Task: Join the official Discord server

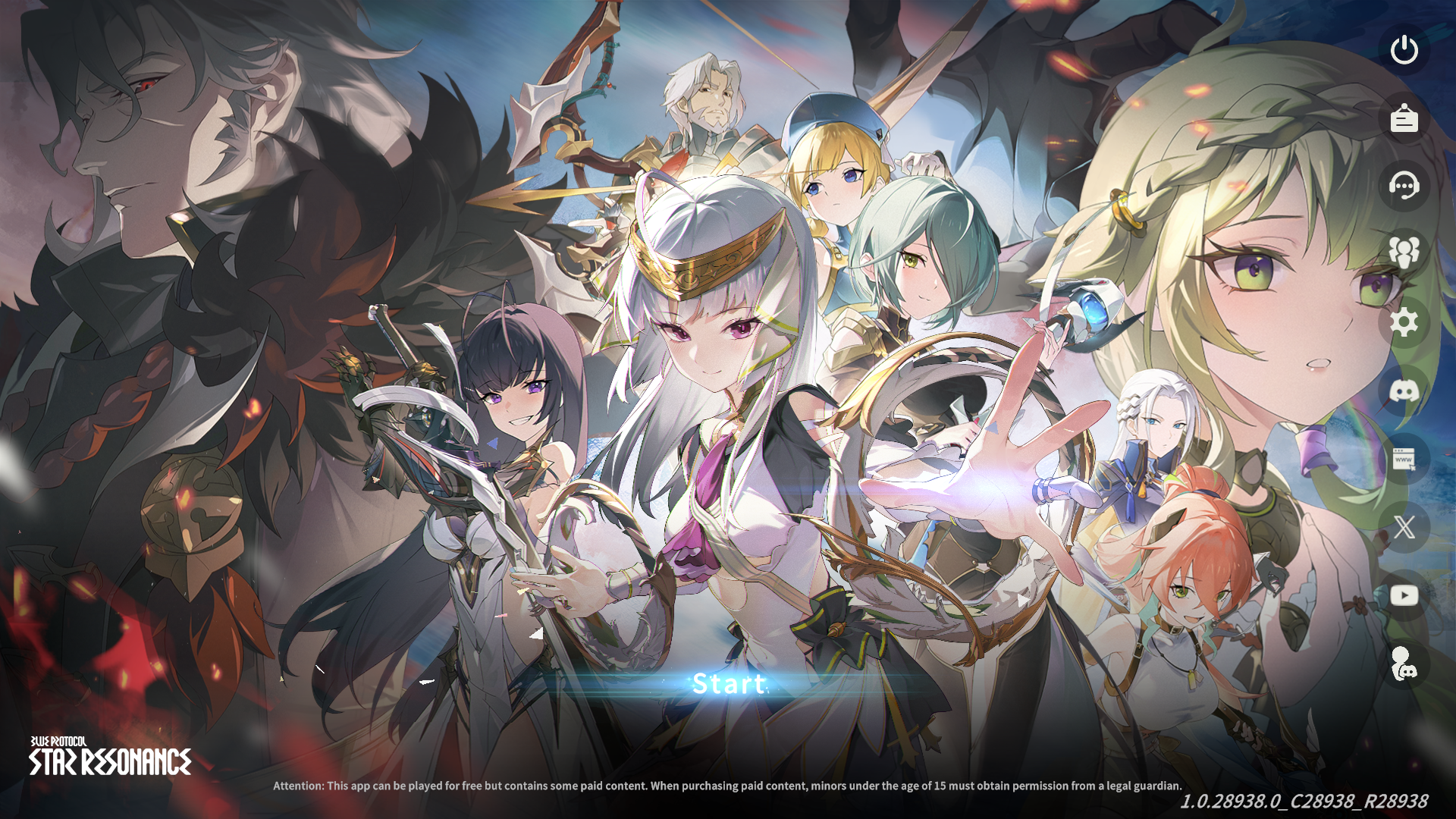Action: [x=1405, y=391]
